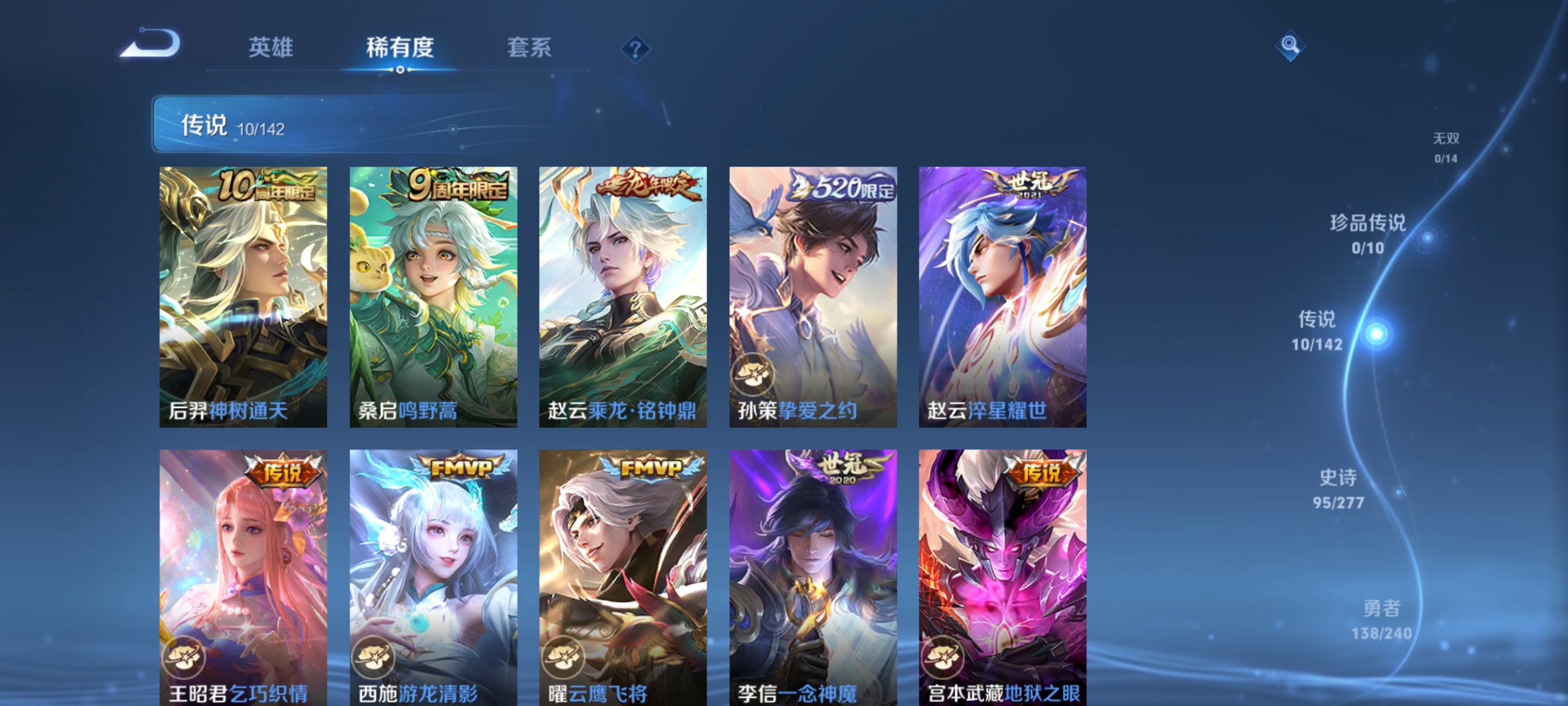Screen dimensions: 1568x706
Task: Open search via the magnifier icon top-right
Action: coord(1290,46)
